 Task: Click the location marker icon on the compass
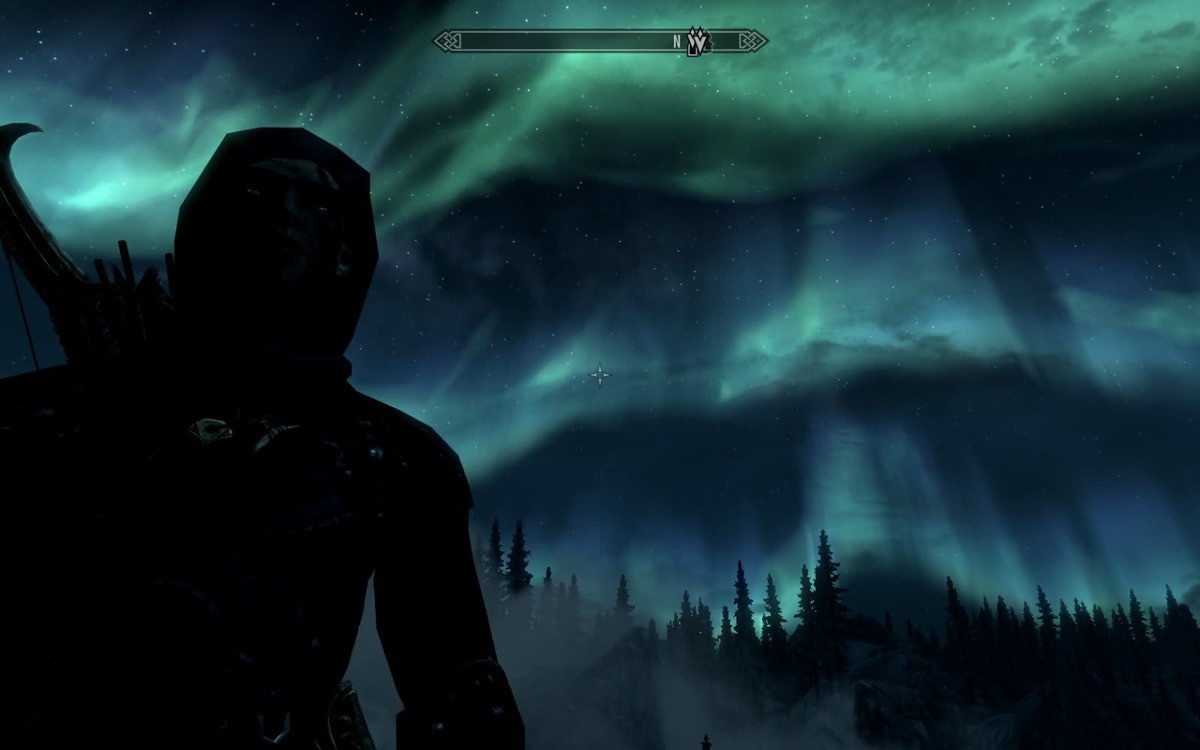tap(699, 41)
